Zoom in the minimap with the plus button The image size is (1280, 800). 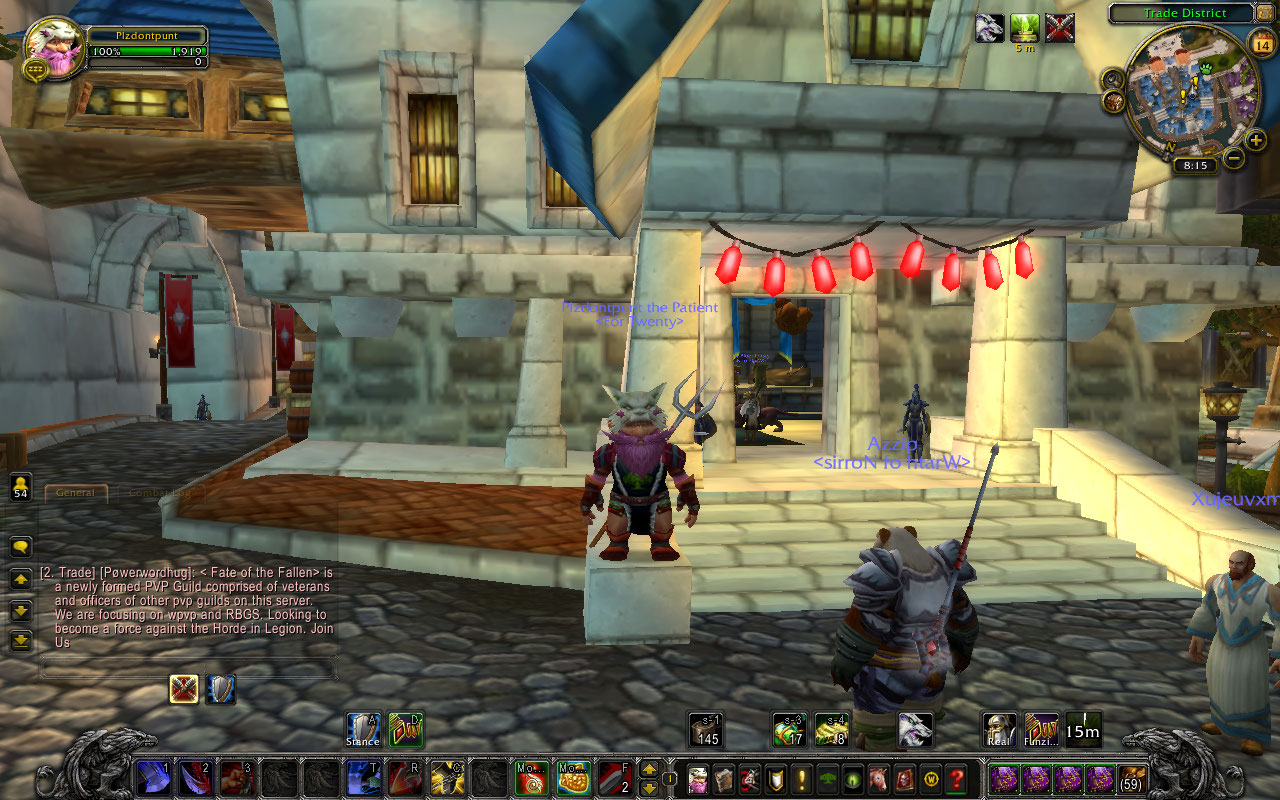(1256, 140)
